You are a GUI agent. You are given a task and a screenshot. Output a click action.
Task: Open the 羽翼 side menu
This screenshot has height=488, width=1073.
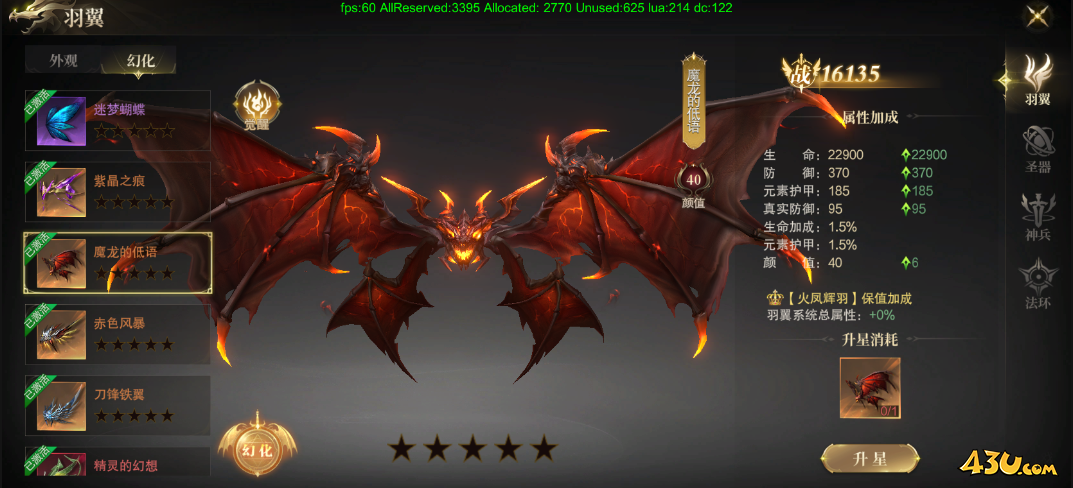(1038, 78)
